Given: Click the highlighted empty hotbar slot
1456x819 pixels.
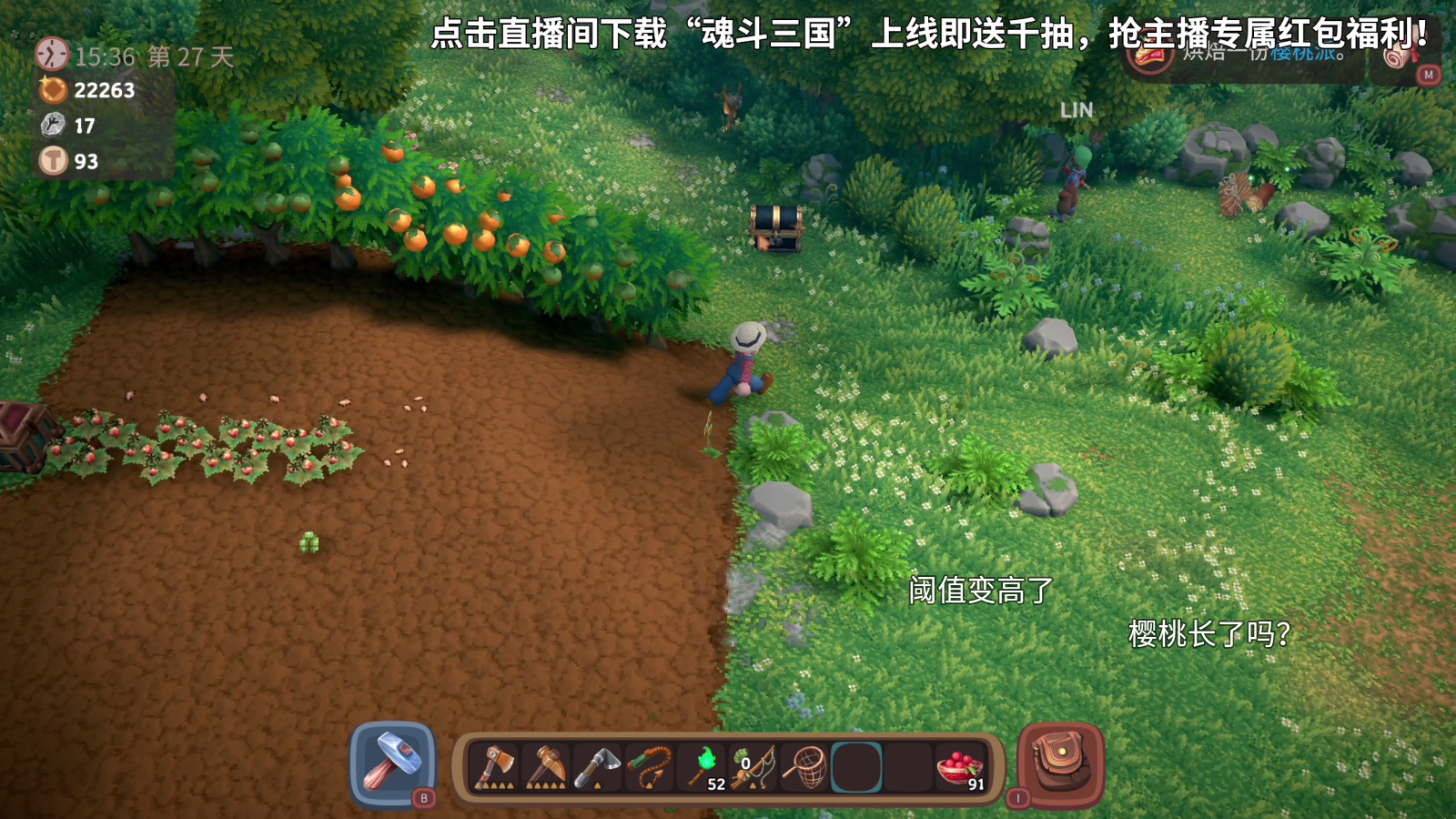Looking at the screenshot, I should pyautogui.click(x=858, y=766).
